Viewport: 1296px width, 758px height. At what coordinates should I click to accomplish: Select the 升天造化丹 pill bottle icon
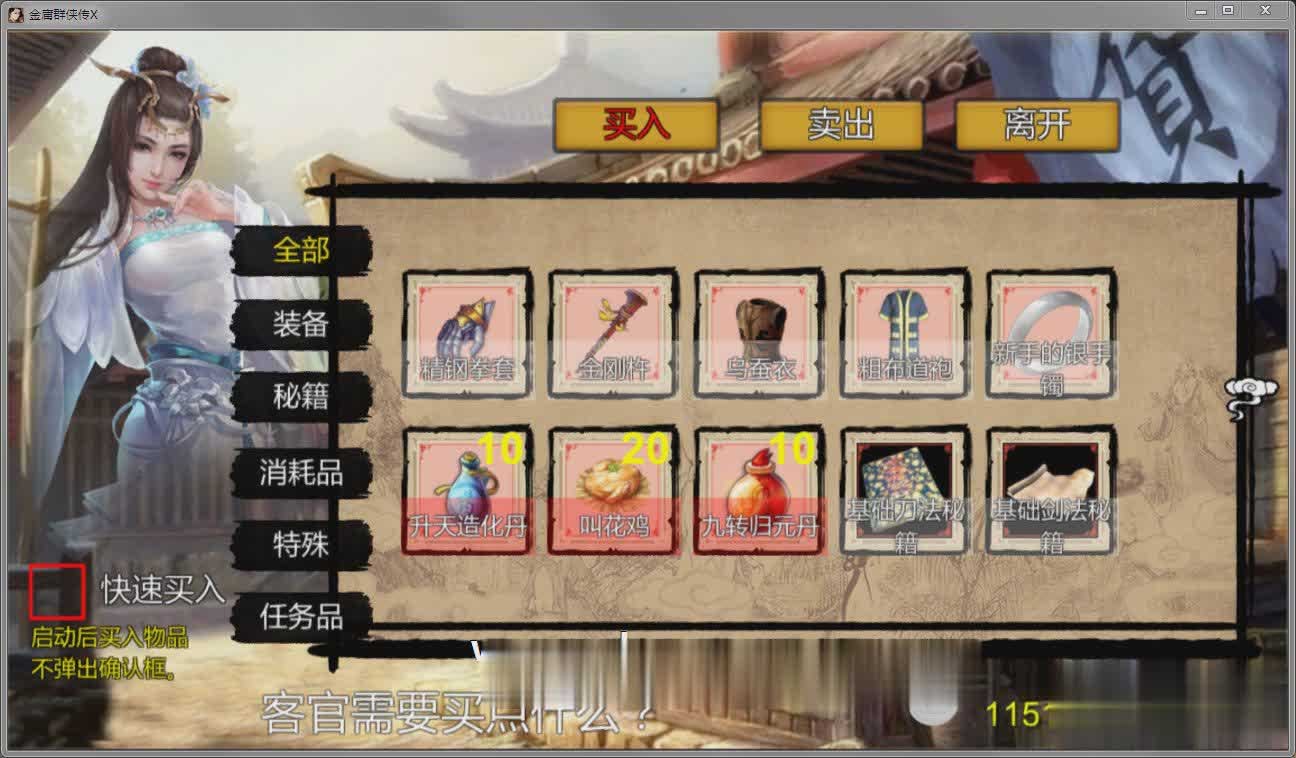[x=465, y=490]
